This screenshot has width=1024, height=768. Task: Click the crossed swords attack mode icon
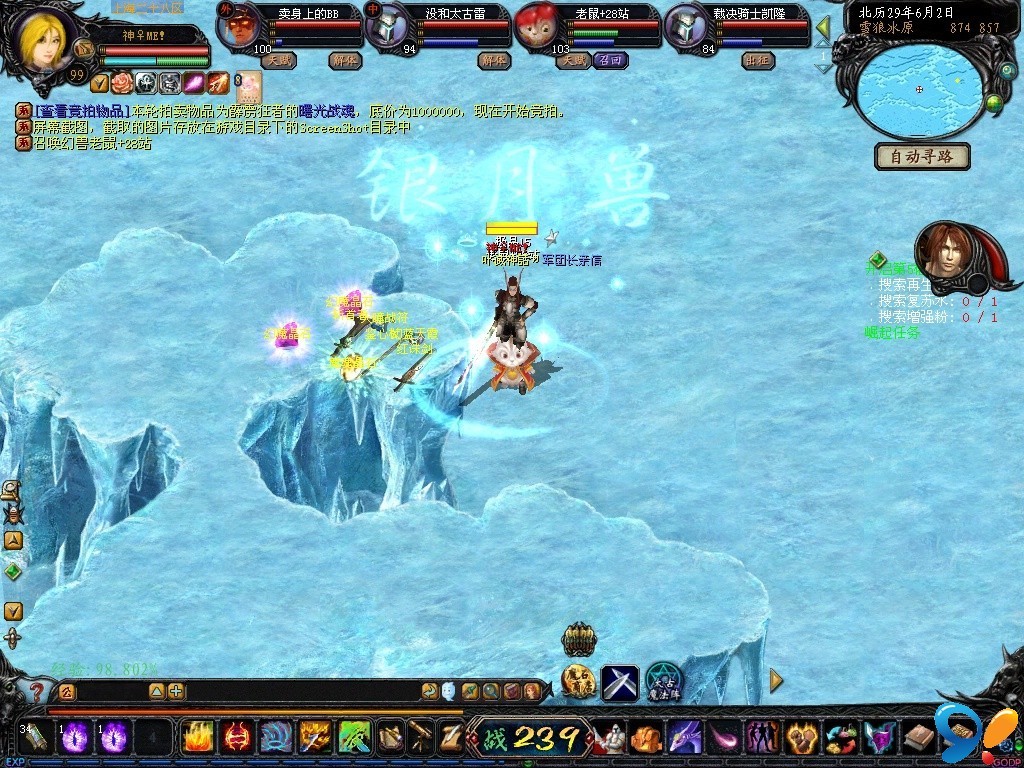tap(619, 683)
